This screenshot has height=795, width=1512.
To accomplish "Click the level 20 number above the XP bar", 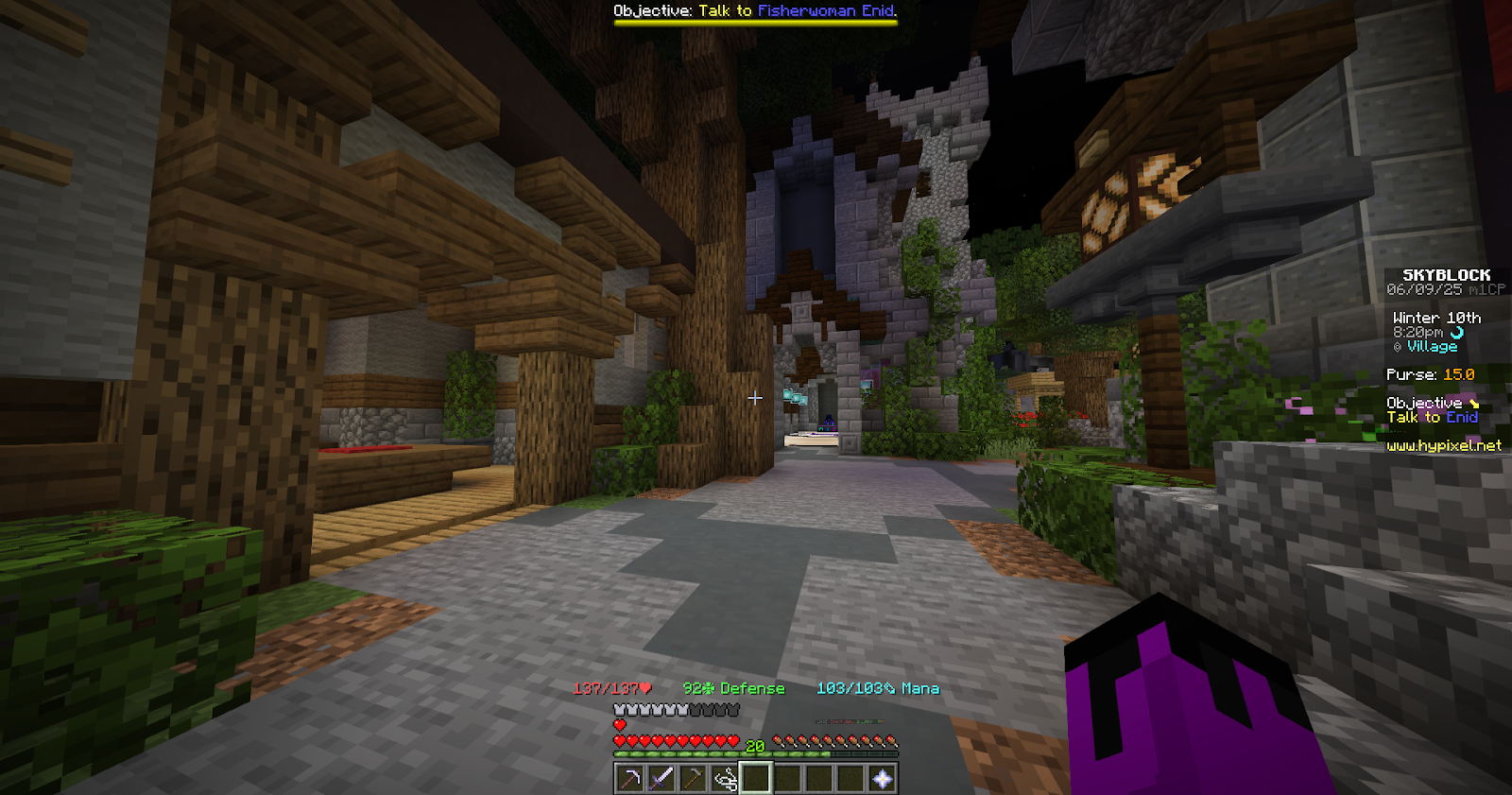I will [x=753, y=745].
